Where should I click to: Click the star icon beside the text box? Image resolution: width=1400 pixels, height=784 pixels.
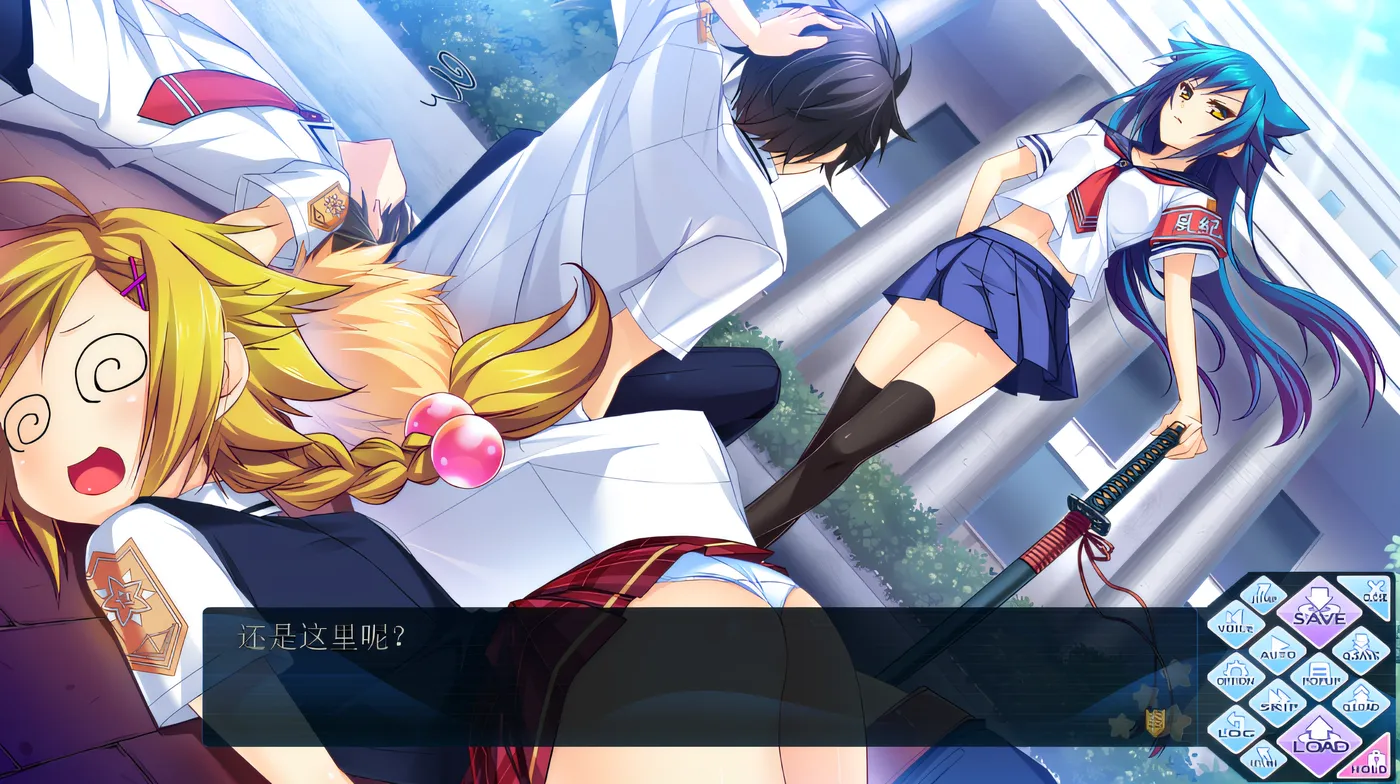1121,725
